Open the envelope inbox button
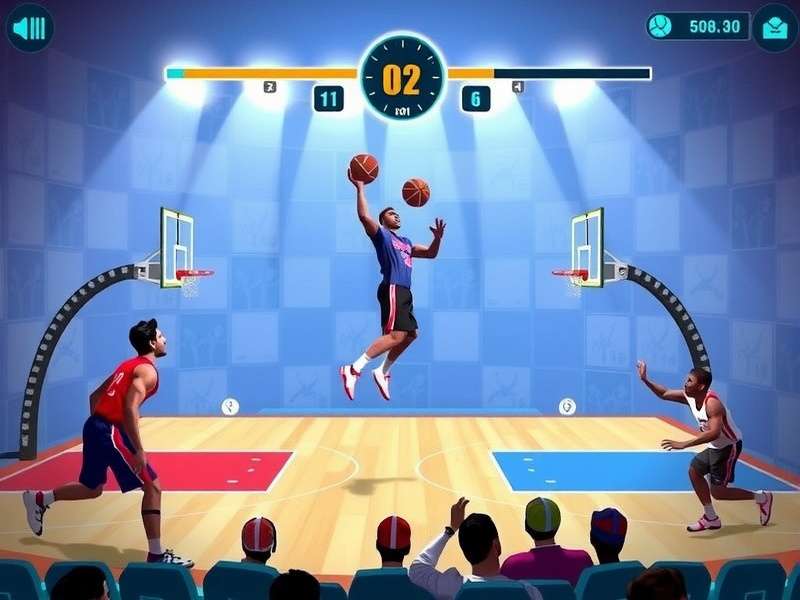Image resolution: width=800 pixels, height=600 pixels. pos(775,27)
